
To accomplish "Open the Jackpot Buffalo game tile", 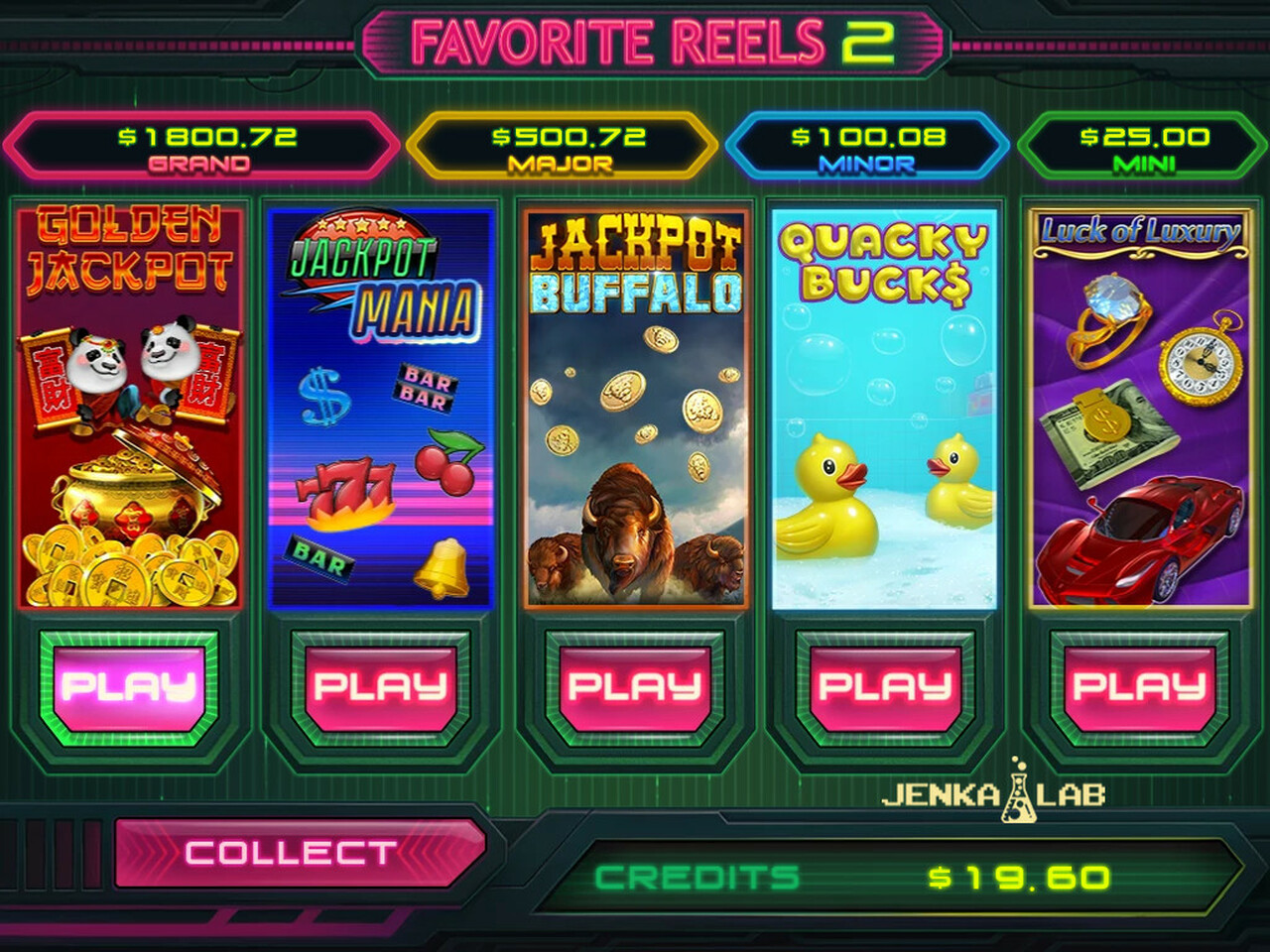I will [x=635, y=407].
